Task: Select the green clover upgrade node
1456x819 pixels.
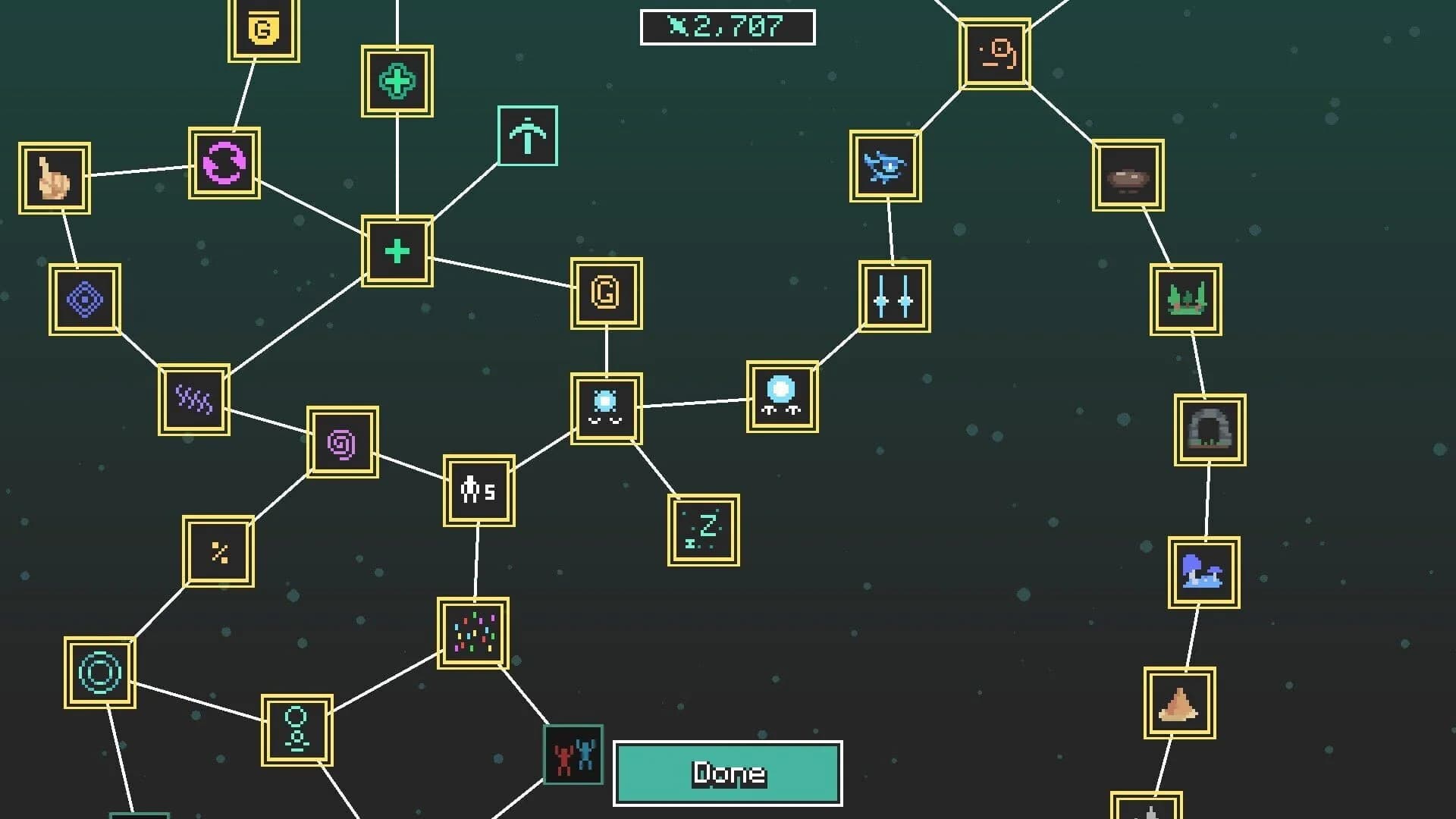Action: (397, 80)
